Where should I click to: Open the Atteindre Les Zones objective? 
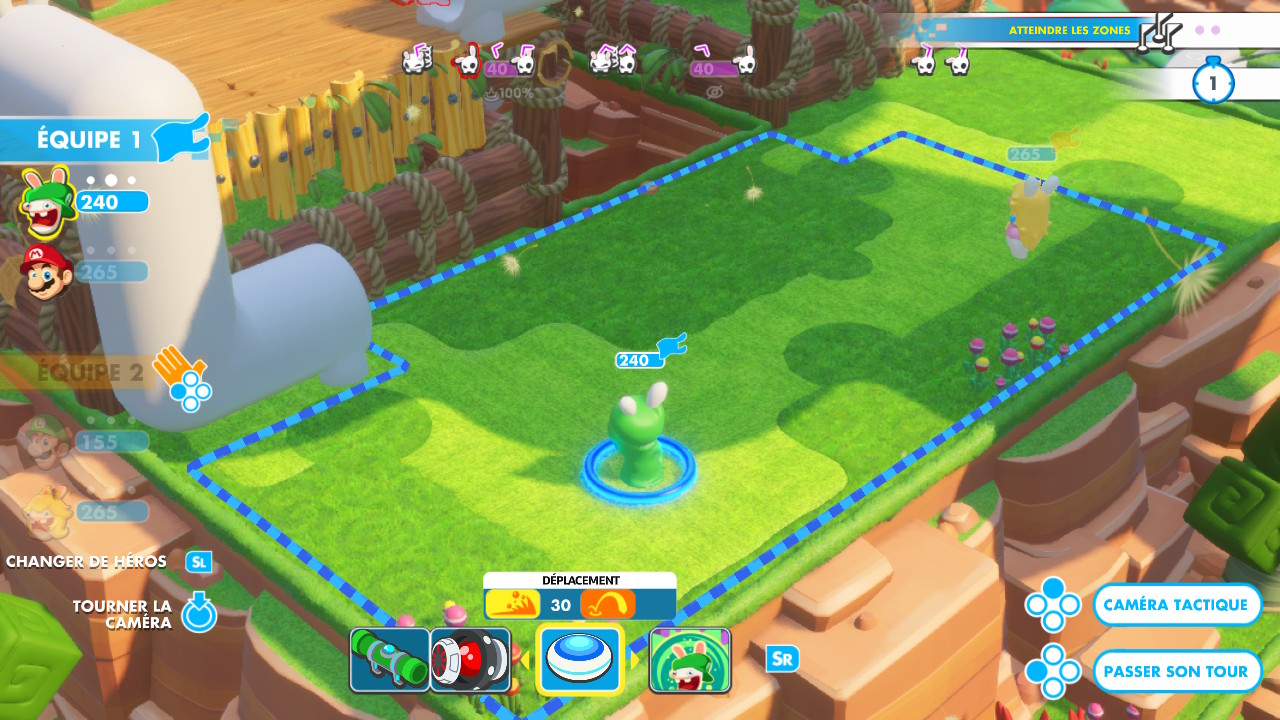pyautogui.click(x=1069, y=30)
